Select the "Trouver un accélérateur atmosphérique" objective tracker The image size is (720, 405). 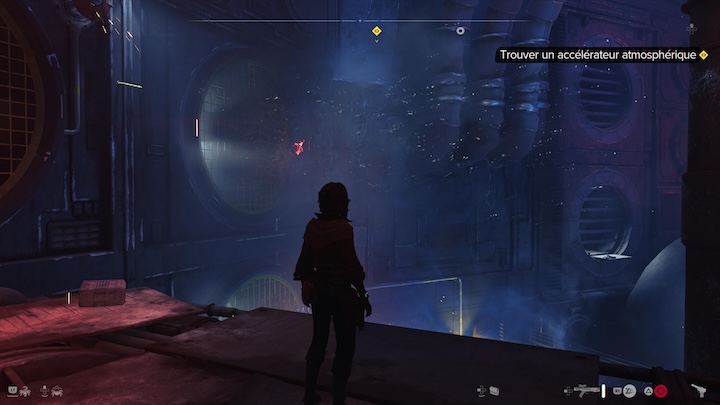(x=596, y=56)
